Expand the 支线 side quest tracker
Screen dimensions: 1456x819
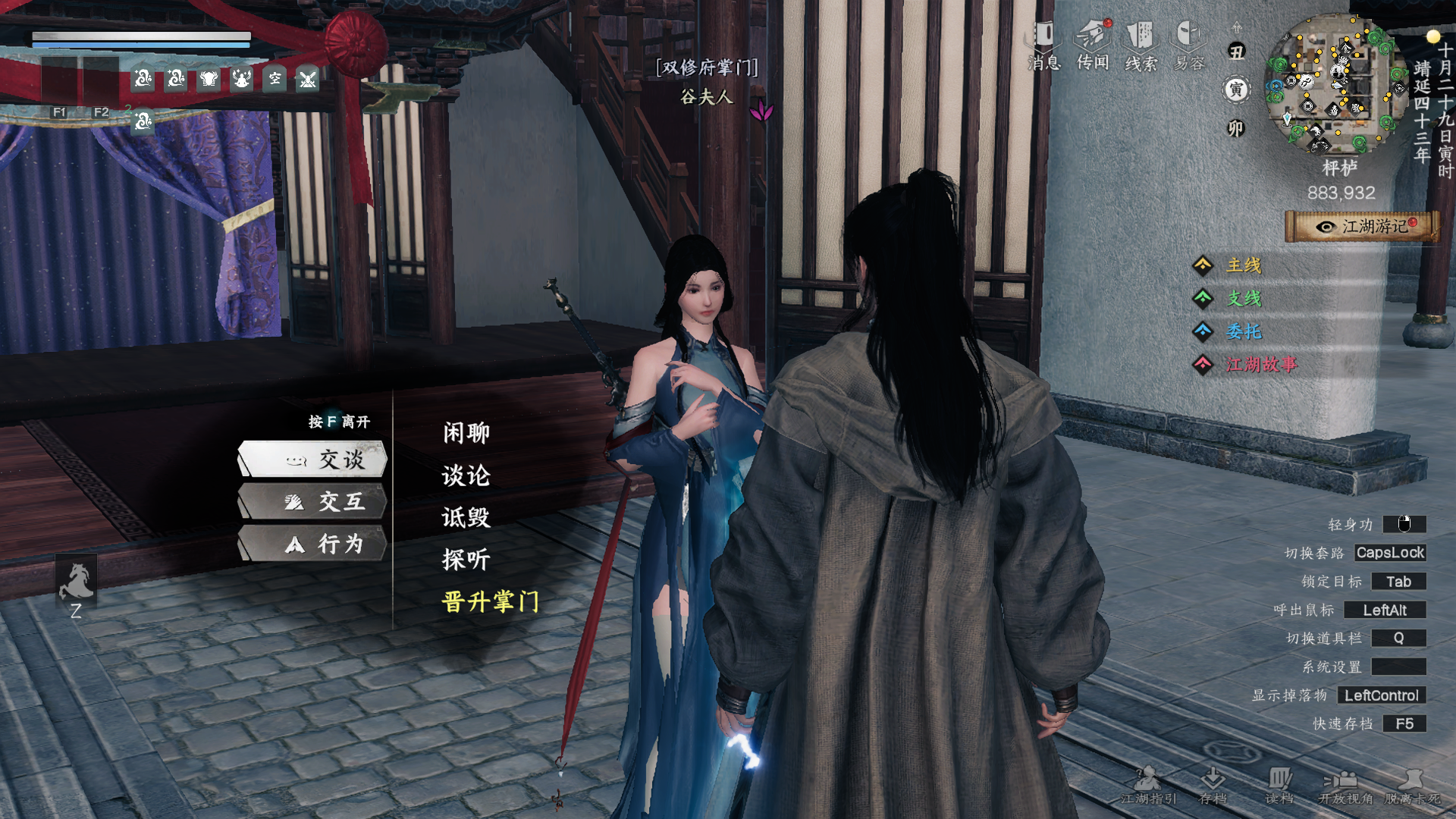click(x=1244, y=299)
